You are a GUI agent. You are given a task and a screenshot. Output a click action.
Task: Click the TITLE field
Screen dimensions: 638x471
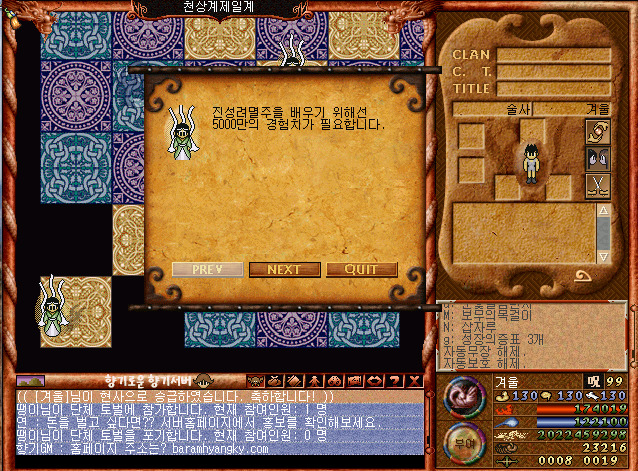[x=554, y=88]
